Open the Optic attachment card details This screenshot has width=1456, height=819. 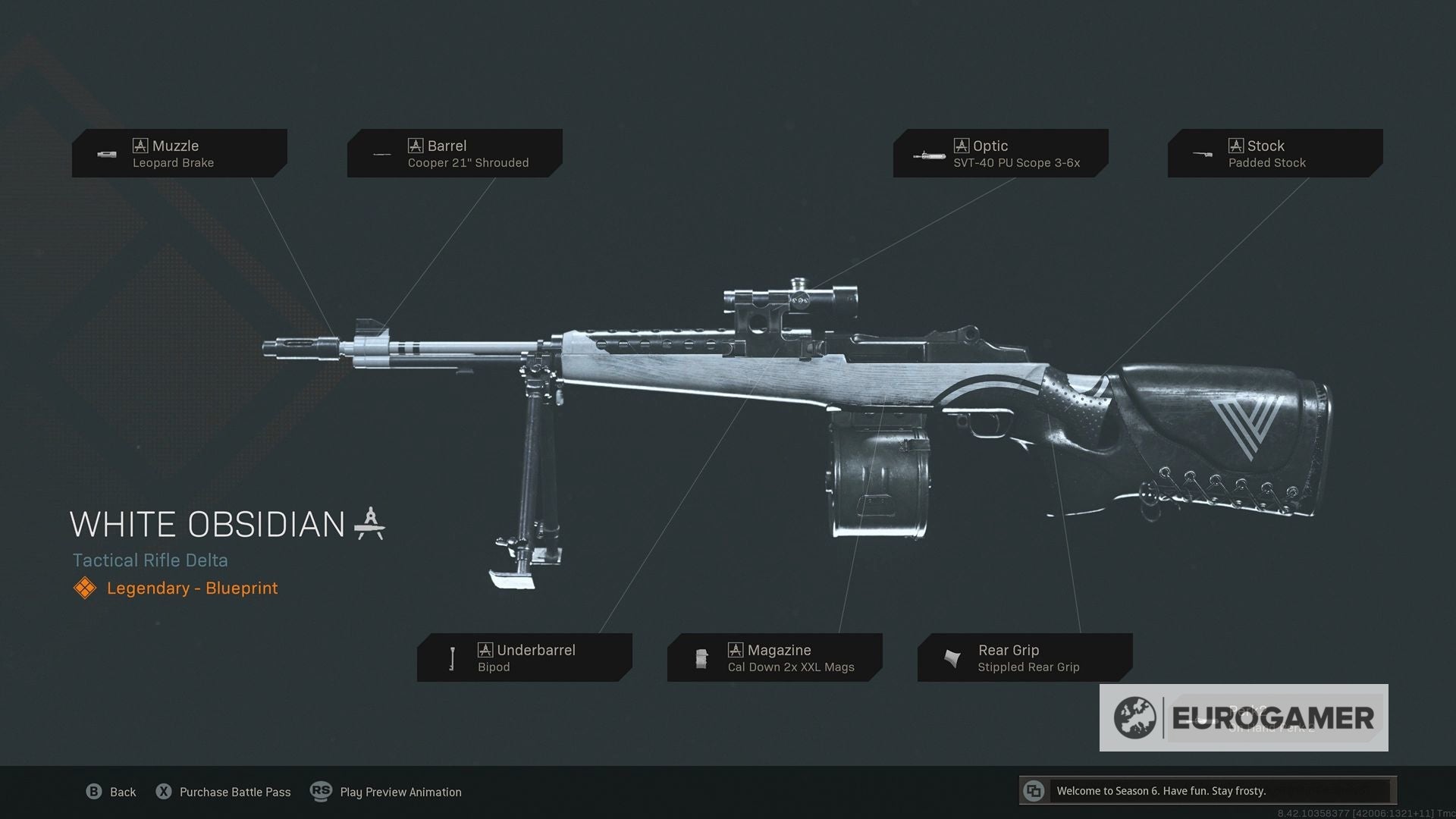(x=1000, y=153)
